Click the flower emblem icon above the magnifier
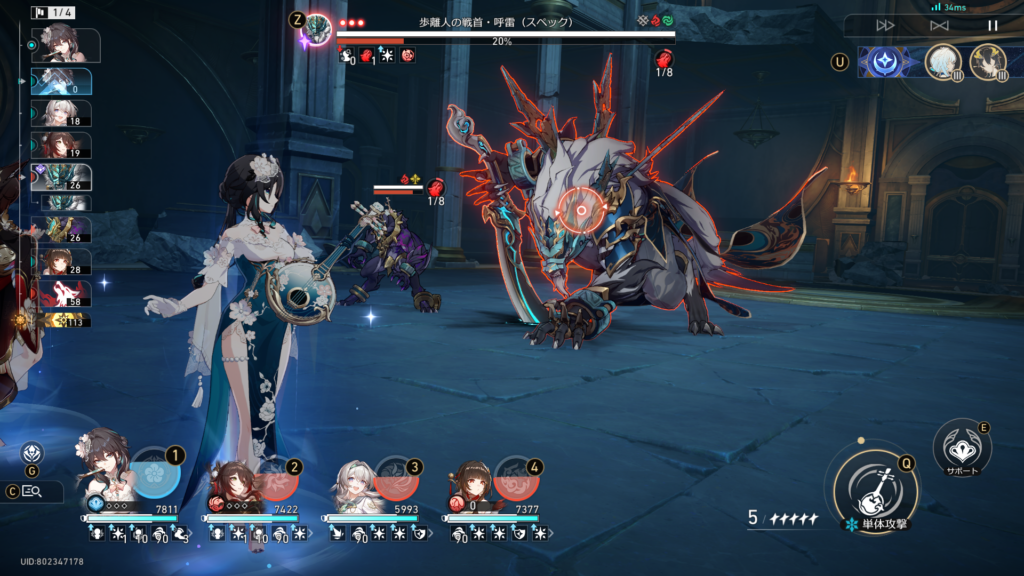The height and width of the screenshot is (576, 1024). pyautogui.click(x=31, y=453)
